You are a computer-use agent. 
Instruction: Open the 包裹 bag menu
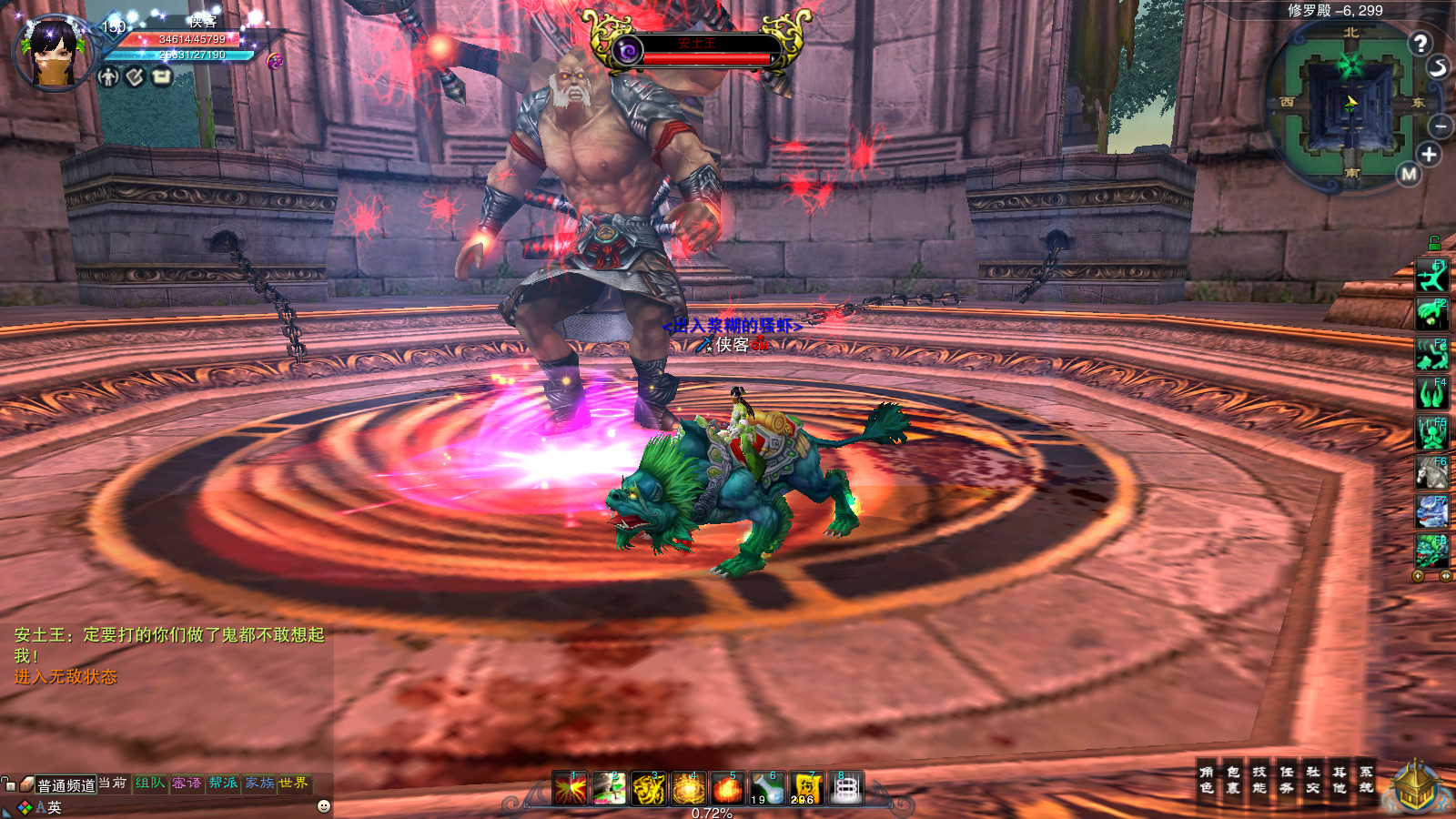1233,780
